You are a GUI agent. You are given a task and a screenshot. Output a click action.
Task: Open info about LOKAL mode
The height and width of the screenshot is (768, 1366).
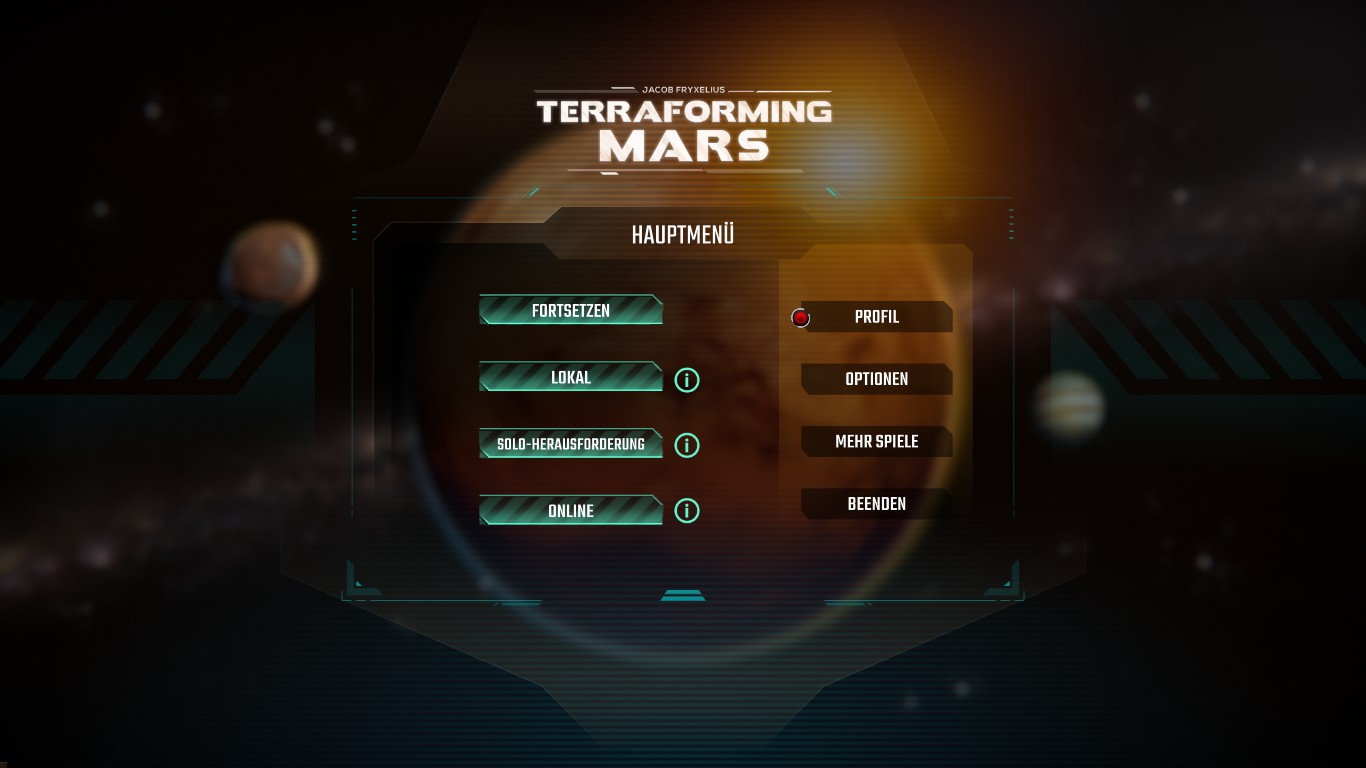point(686,379)
